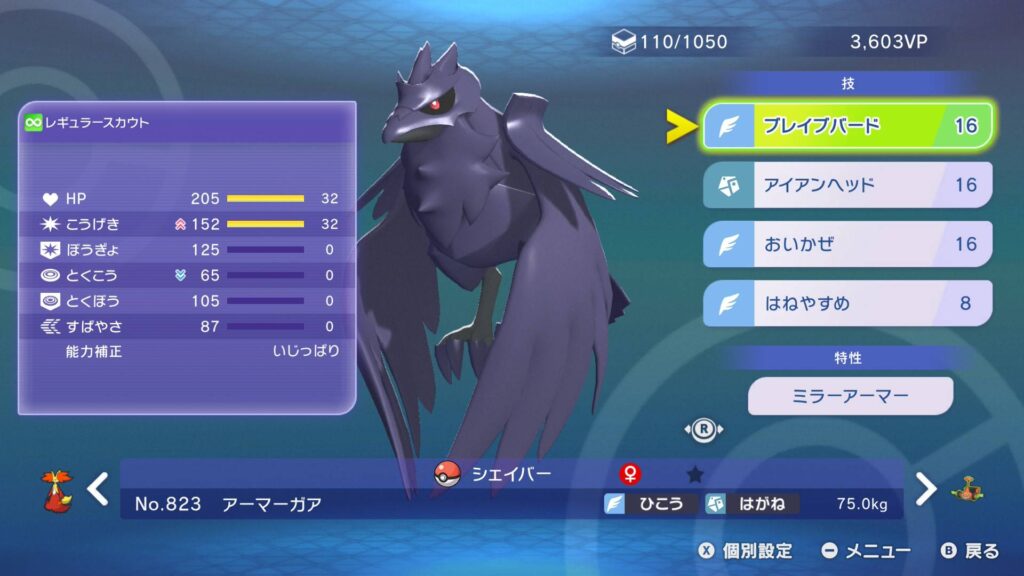Open the 能力補正 nature row
1024x576 pixels.
[x=188, y=351]
